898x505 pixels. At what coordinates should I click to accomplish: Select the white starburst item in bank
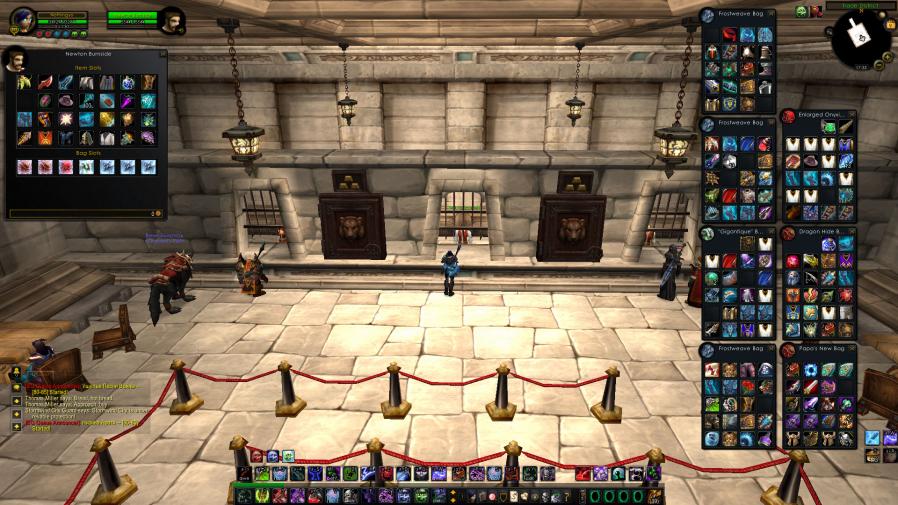(x=65, y=120)
